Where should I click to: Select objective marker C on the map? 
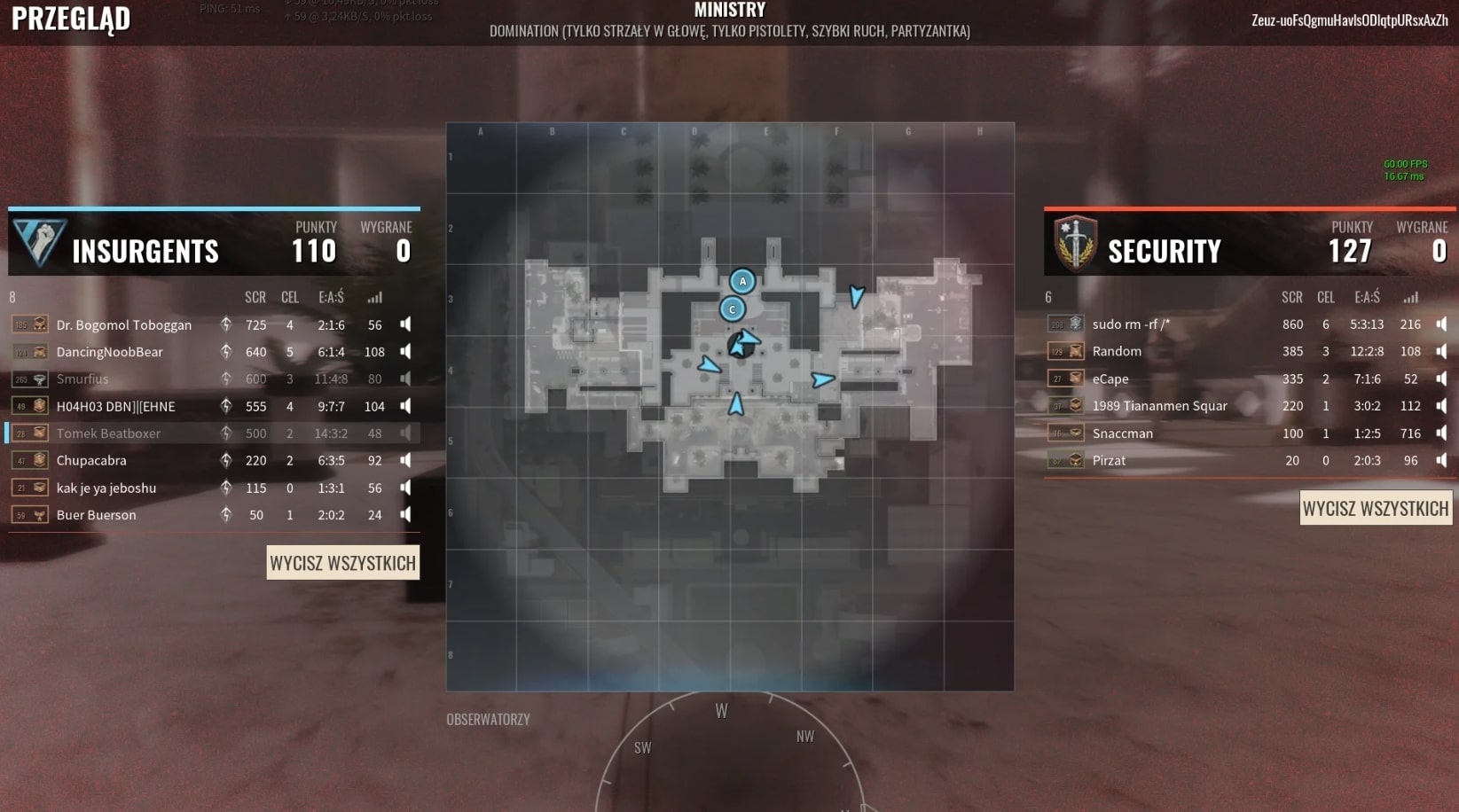point(732,309)
